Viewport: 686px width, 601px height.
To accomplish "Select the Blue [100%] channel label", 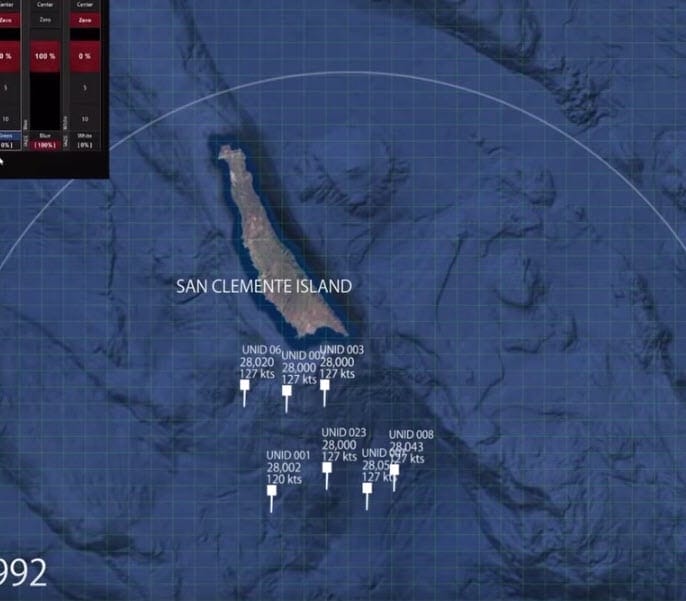I will (45, 141).
